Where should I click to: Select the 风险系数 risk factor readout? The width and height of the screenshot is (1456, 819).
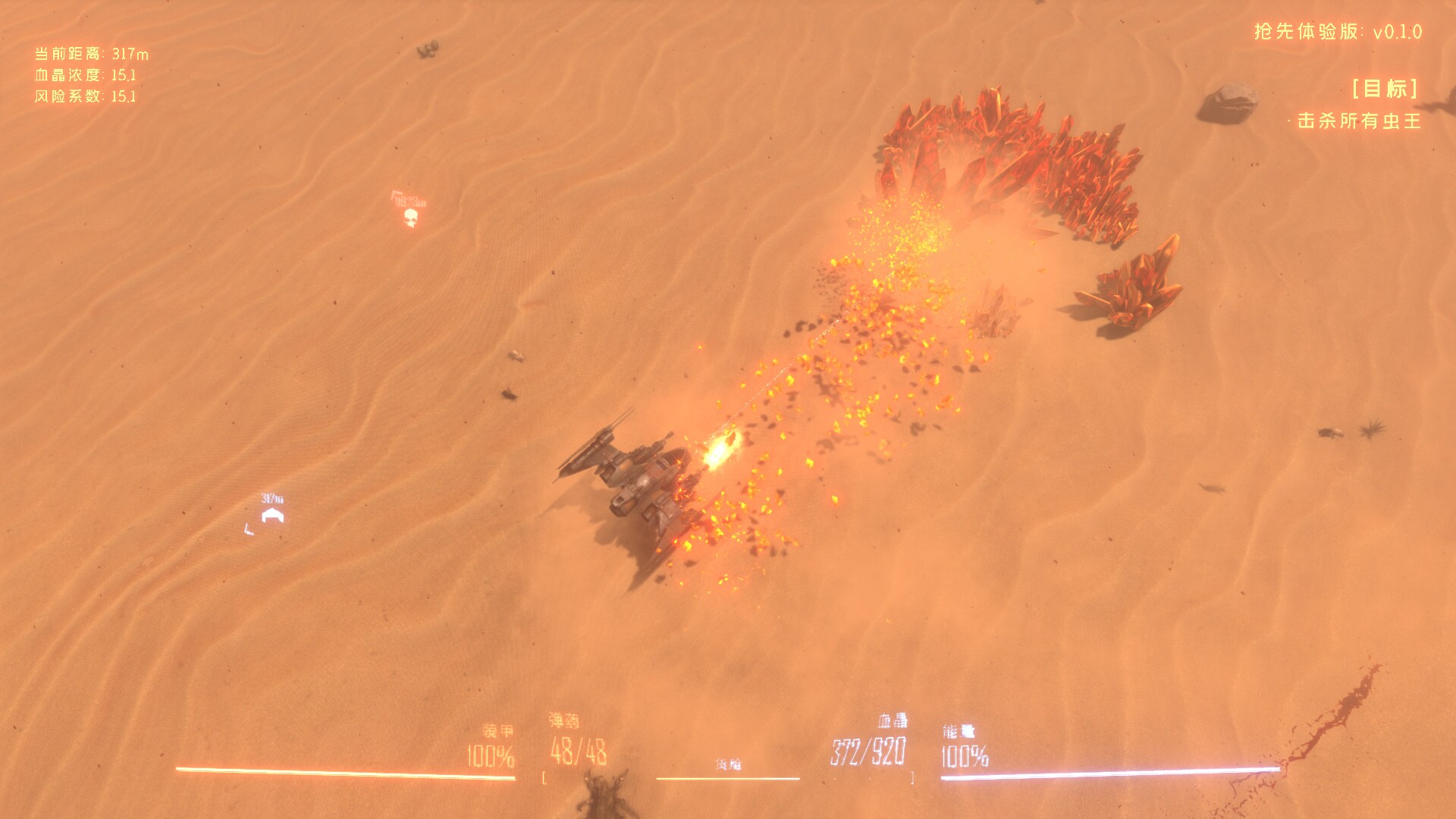[86, 97]
